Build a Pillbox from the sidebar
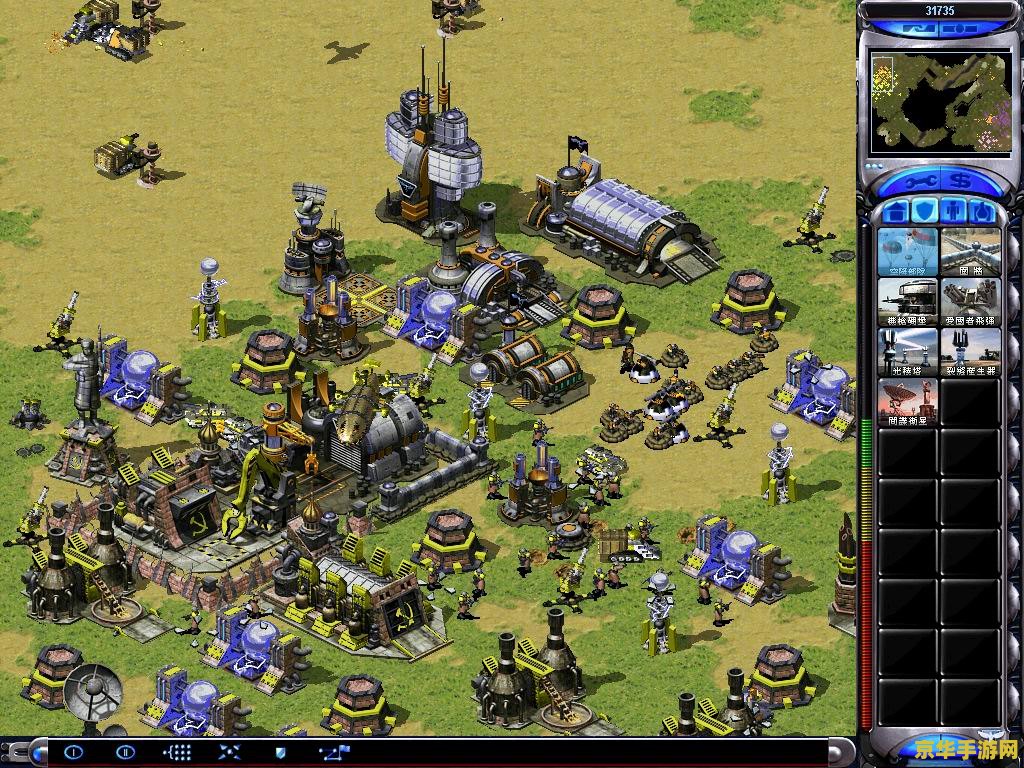 pos(908,301)
